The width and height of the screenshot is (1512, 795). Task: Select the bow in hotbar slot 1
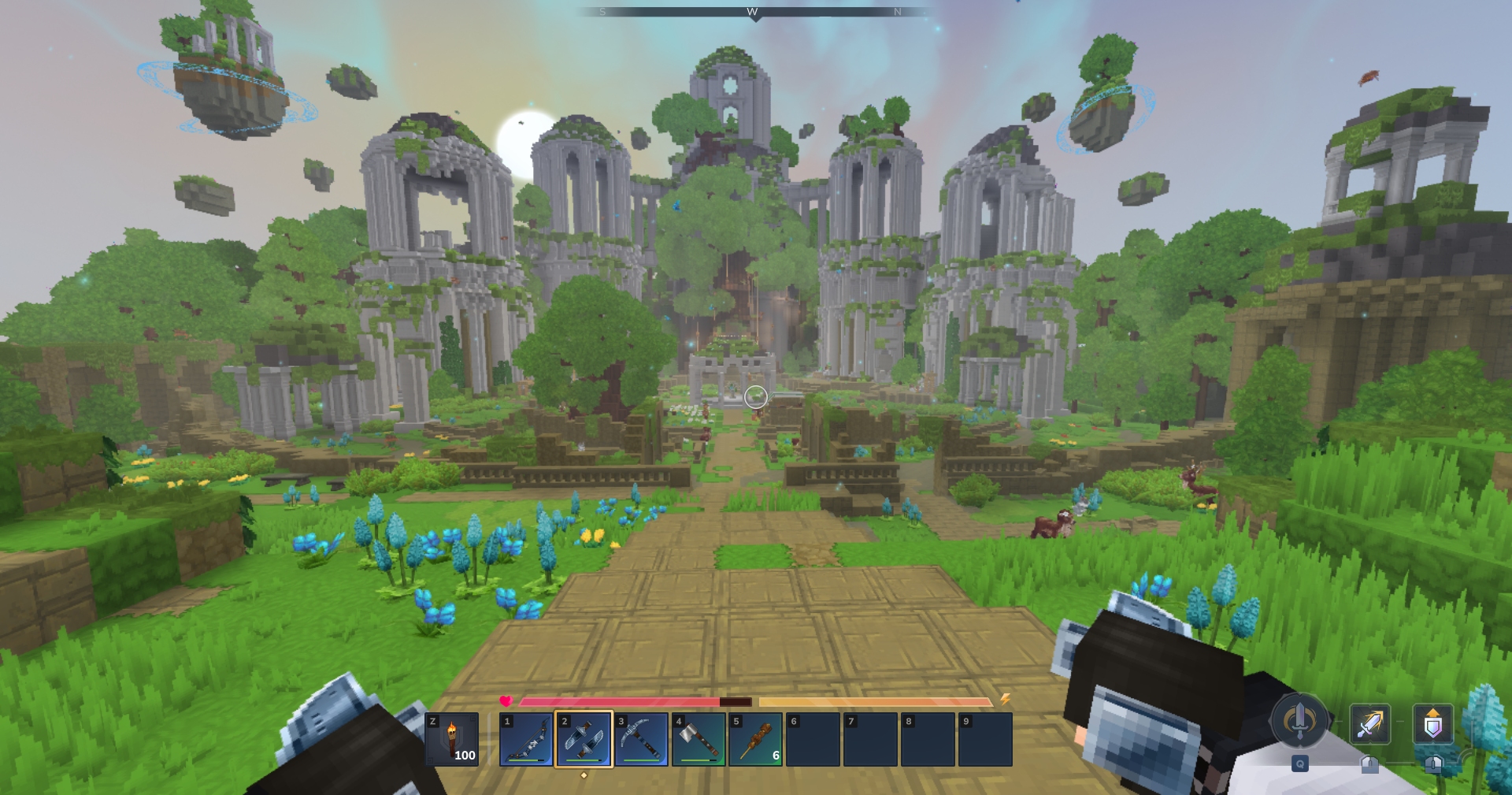click(x=526, y=739)
